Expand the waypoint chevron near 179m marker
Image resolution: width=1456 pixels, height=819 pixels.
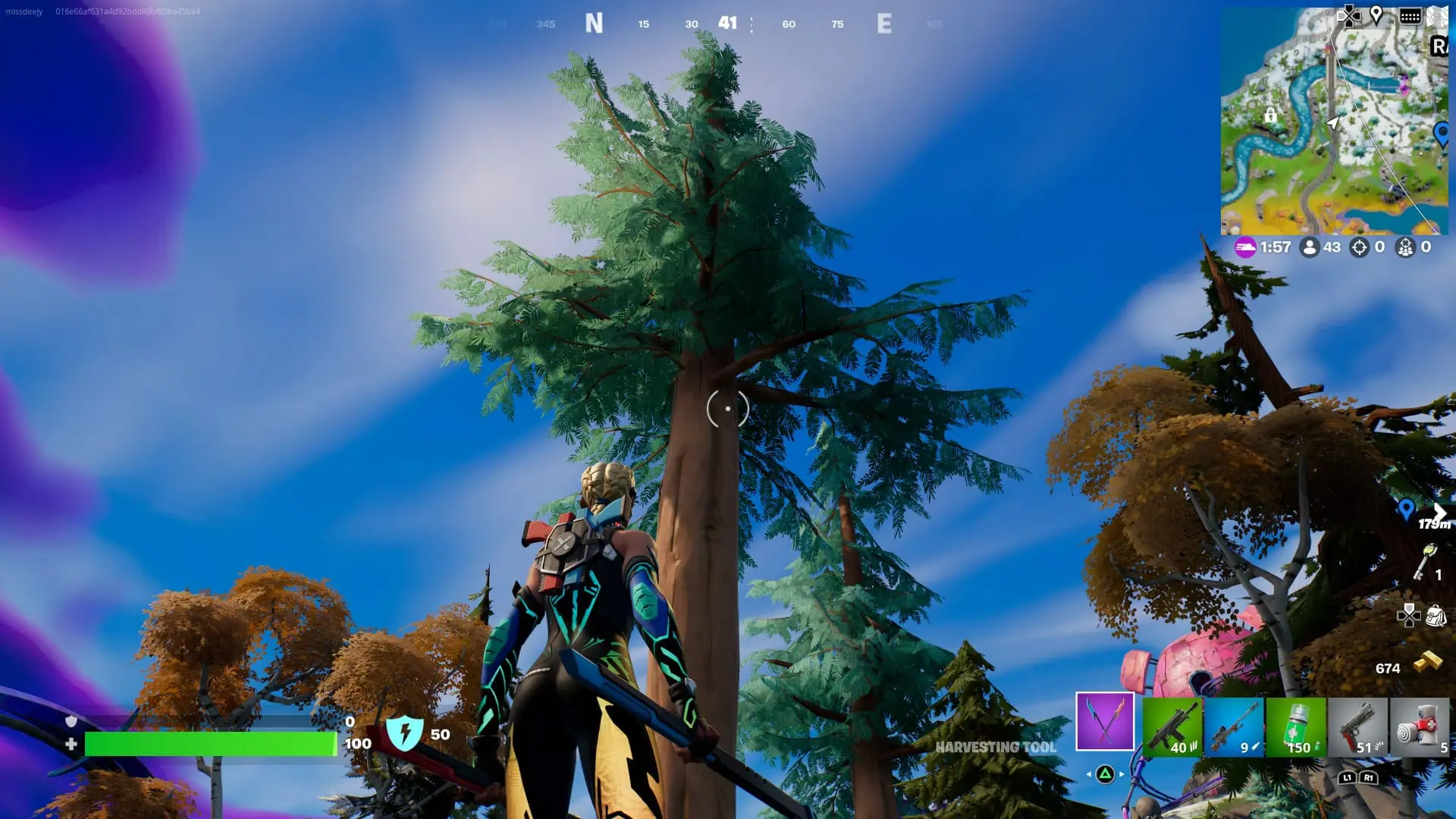(1442, 510)
